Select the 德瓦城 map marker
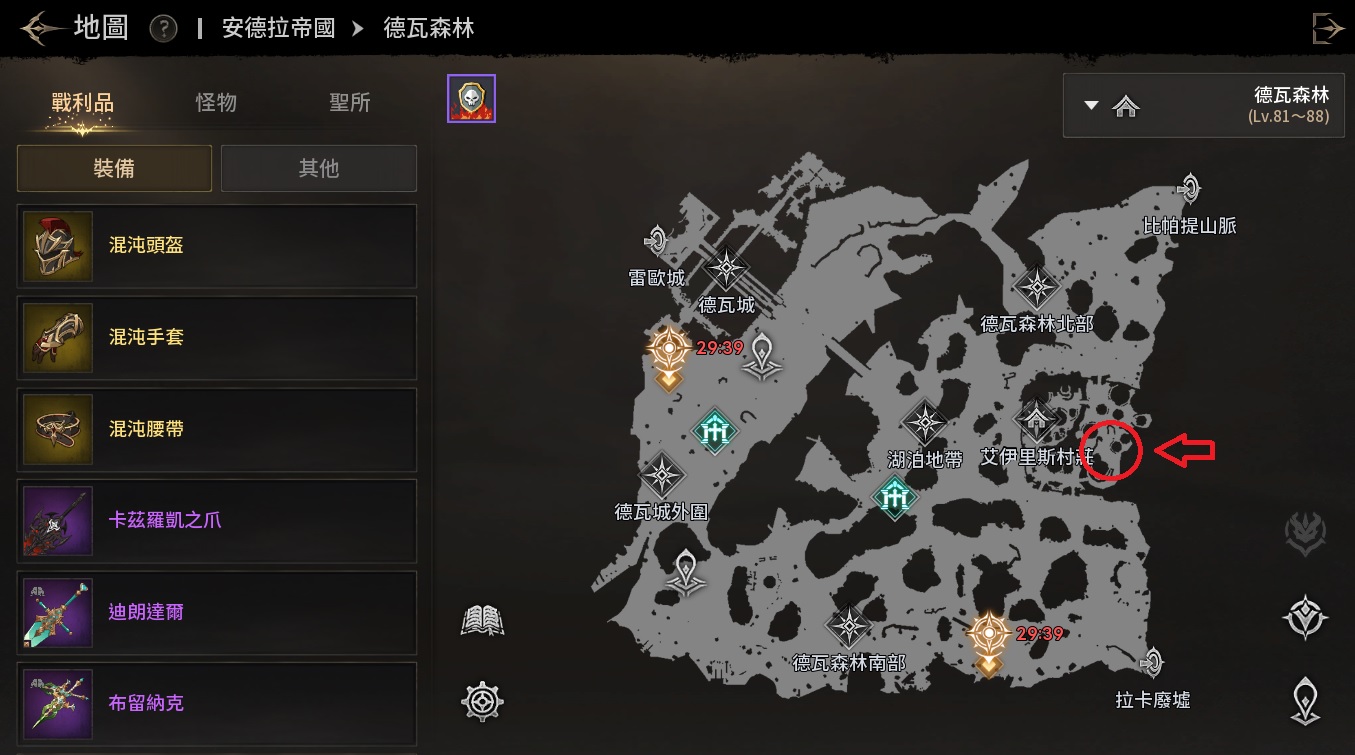This screenshot has width=1355, height=755. (x=727, y=270)
